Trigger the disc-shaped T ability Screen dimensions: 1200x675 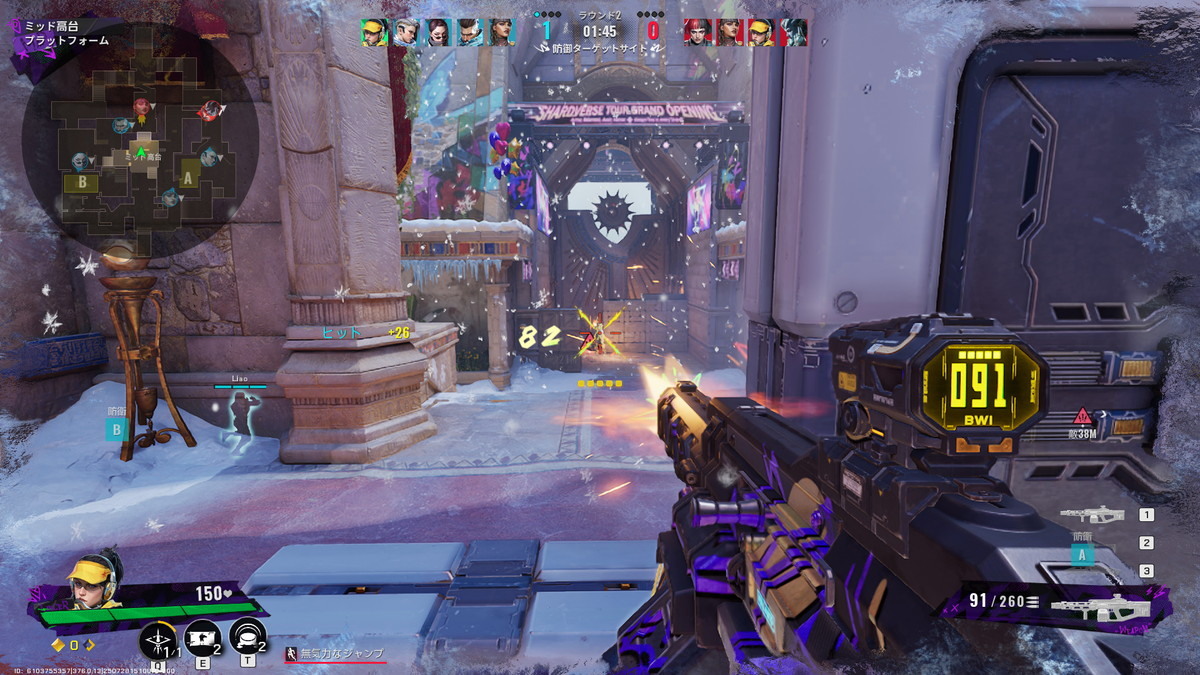click(x=247, y=638)
